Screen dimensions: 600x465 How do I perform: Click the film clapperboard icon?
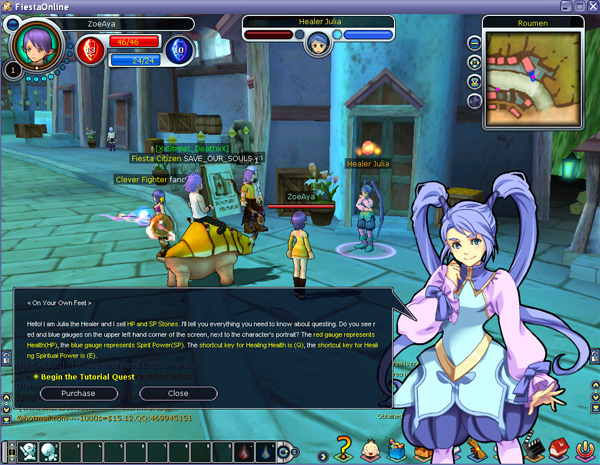click(531, 447)
